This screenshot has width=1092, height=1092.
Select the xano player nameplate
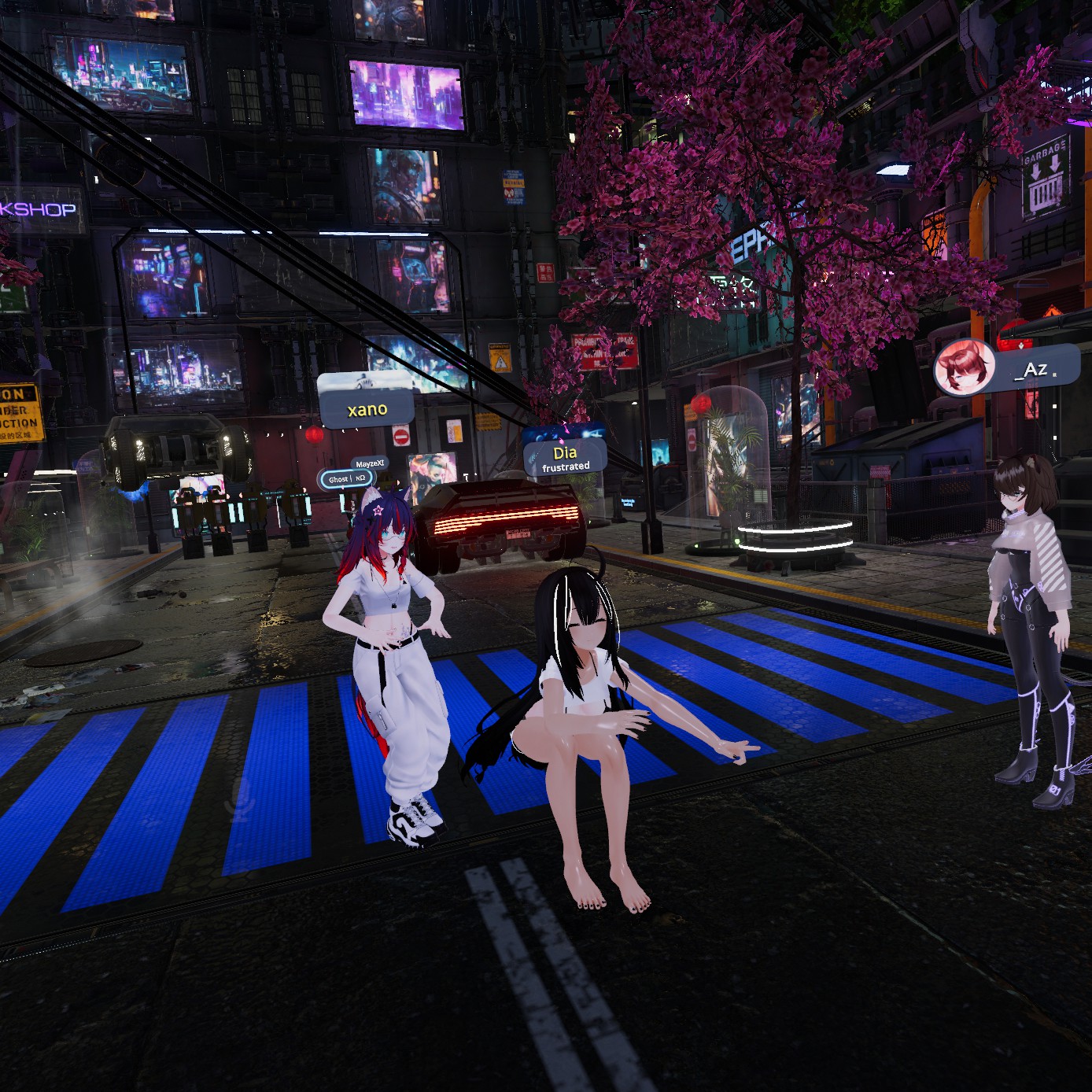coord(367,409)
